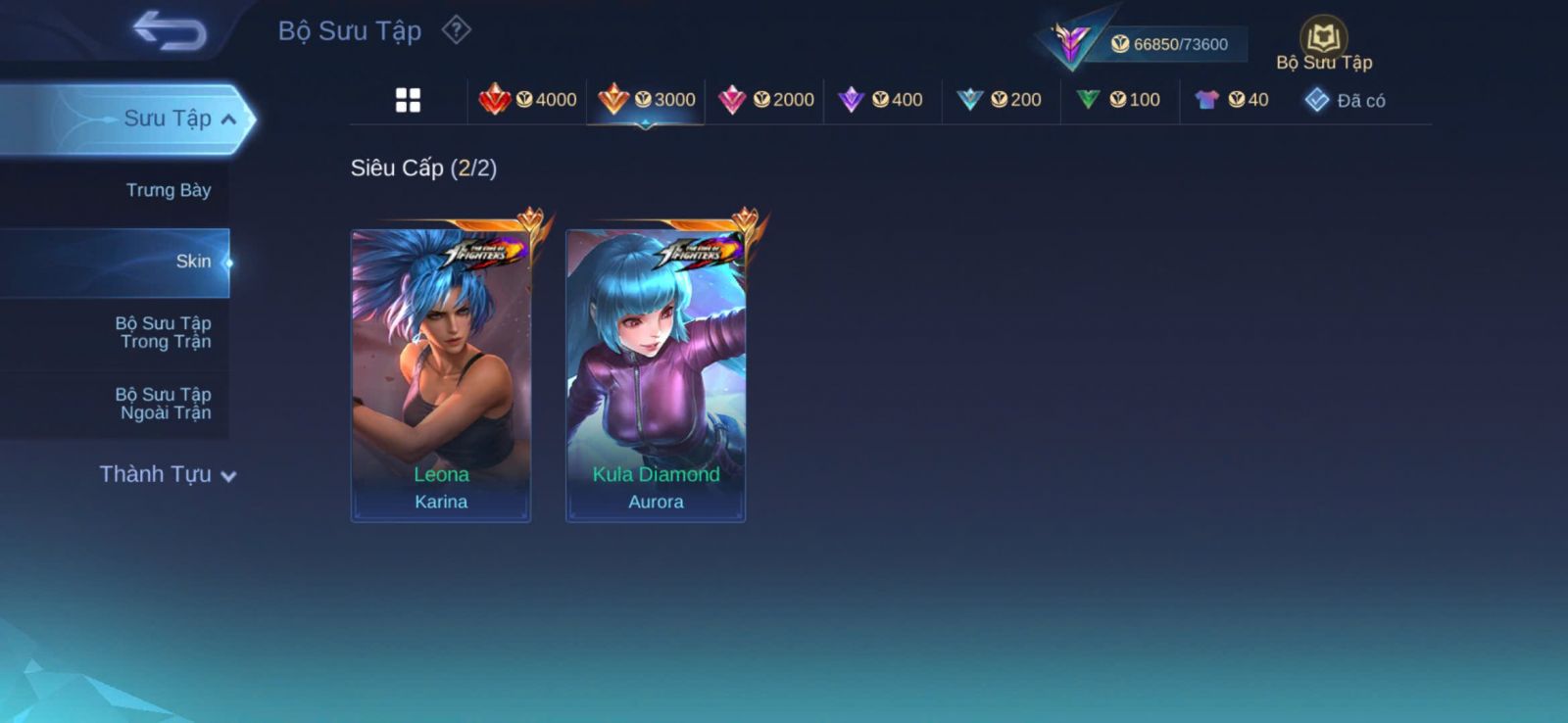Switch to the 40 points shirt tab
Image resolution: width=1568 pixels, height=723 pixels.
(x=1232, y=100)
